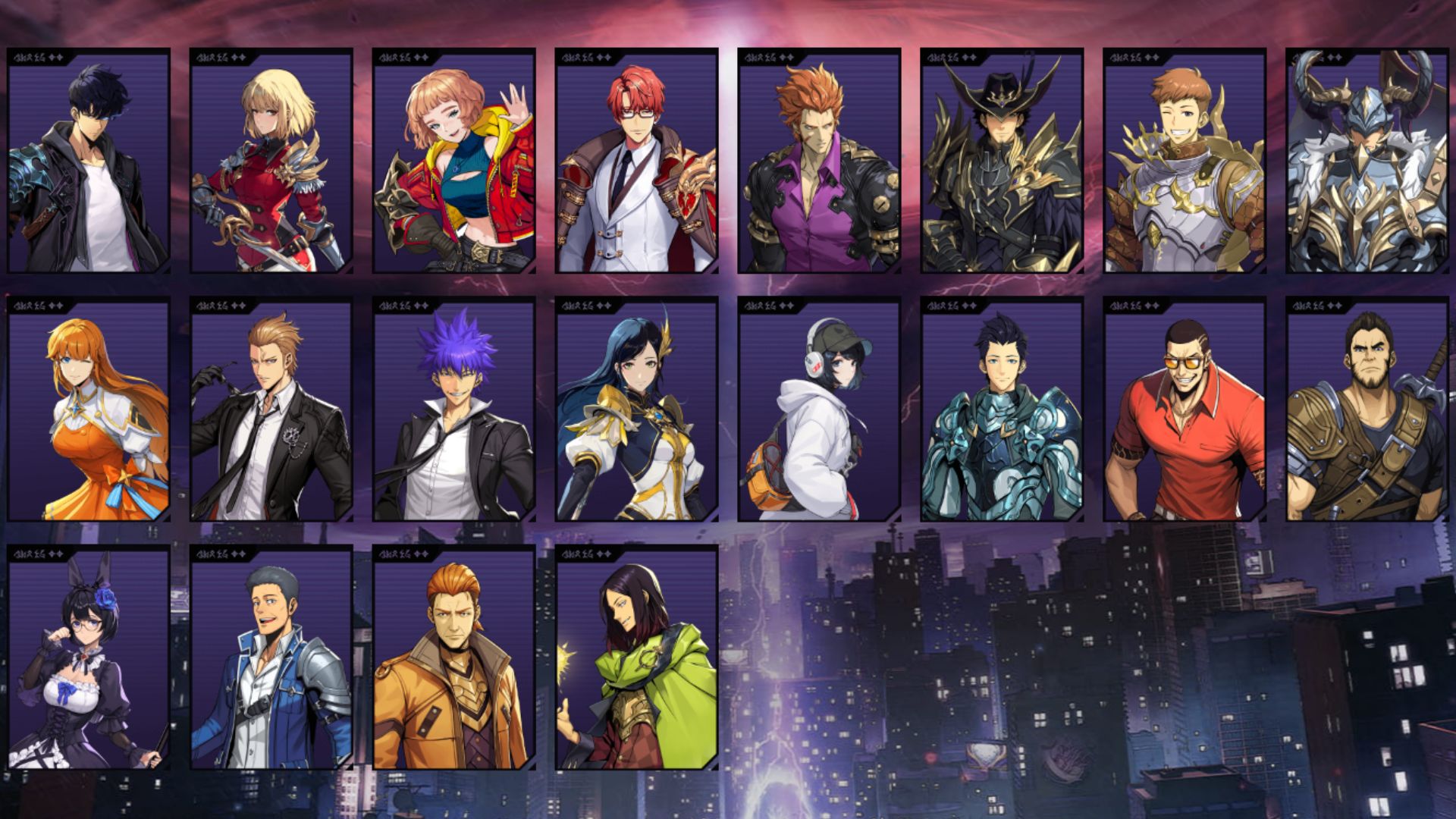The image size is (1456, 819).
Task: Select the man in teal plate armor
Action: pos(1001,417)
